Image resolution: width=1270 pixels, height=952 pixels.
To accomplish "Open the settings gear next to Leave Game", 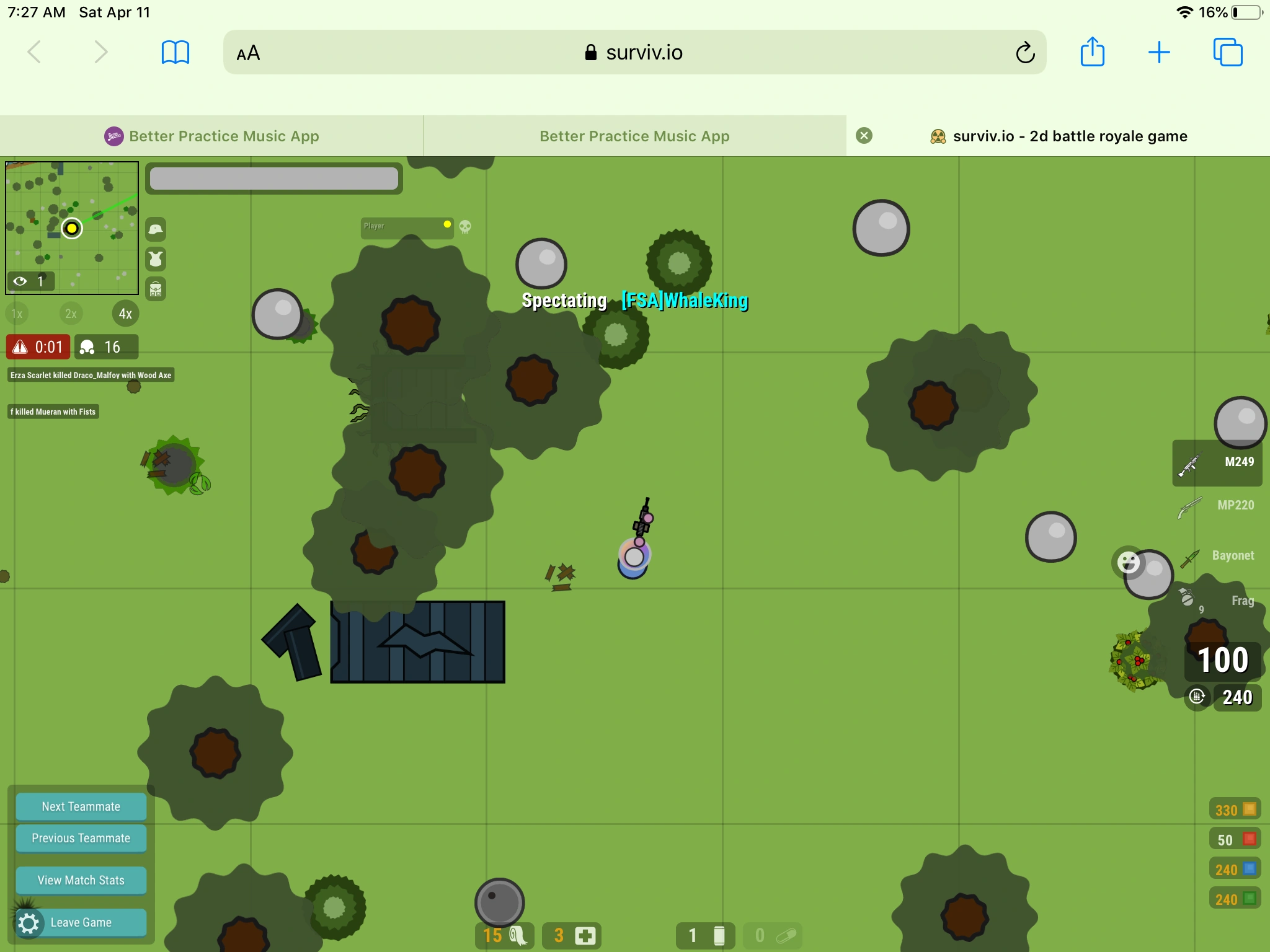I will (x=29, y=922).
